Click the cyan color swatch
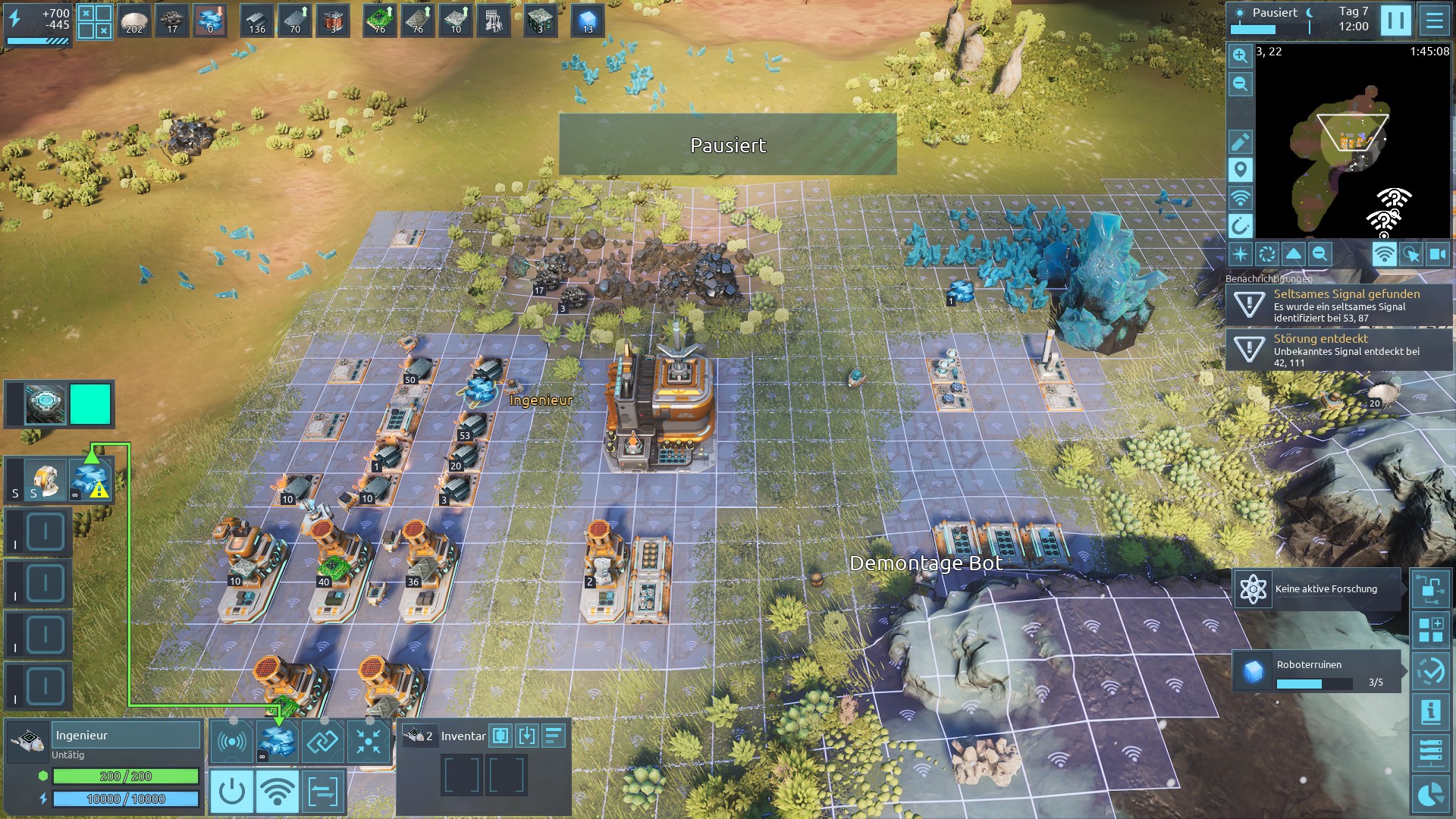The height and width of the screenshot is (819, 1456). [90, 403]
